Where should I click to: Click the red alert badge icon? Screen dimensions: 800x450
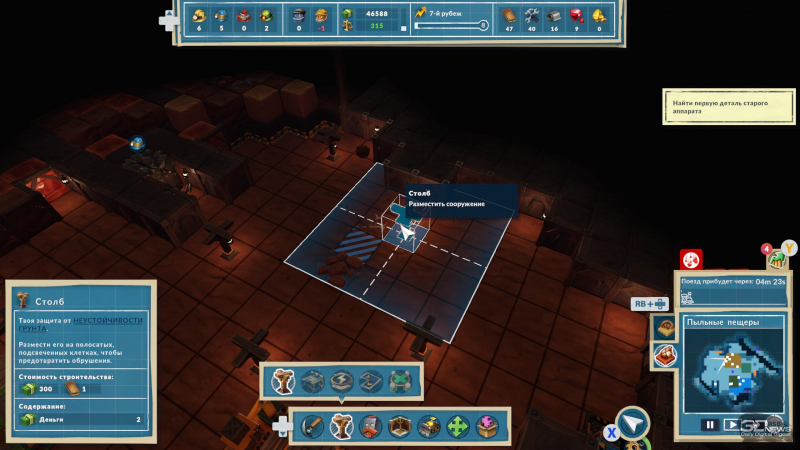click(x=691, y=259)
